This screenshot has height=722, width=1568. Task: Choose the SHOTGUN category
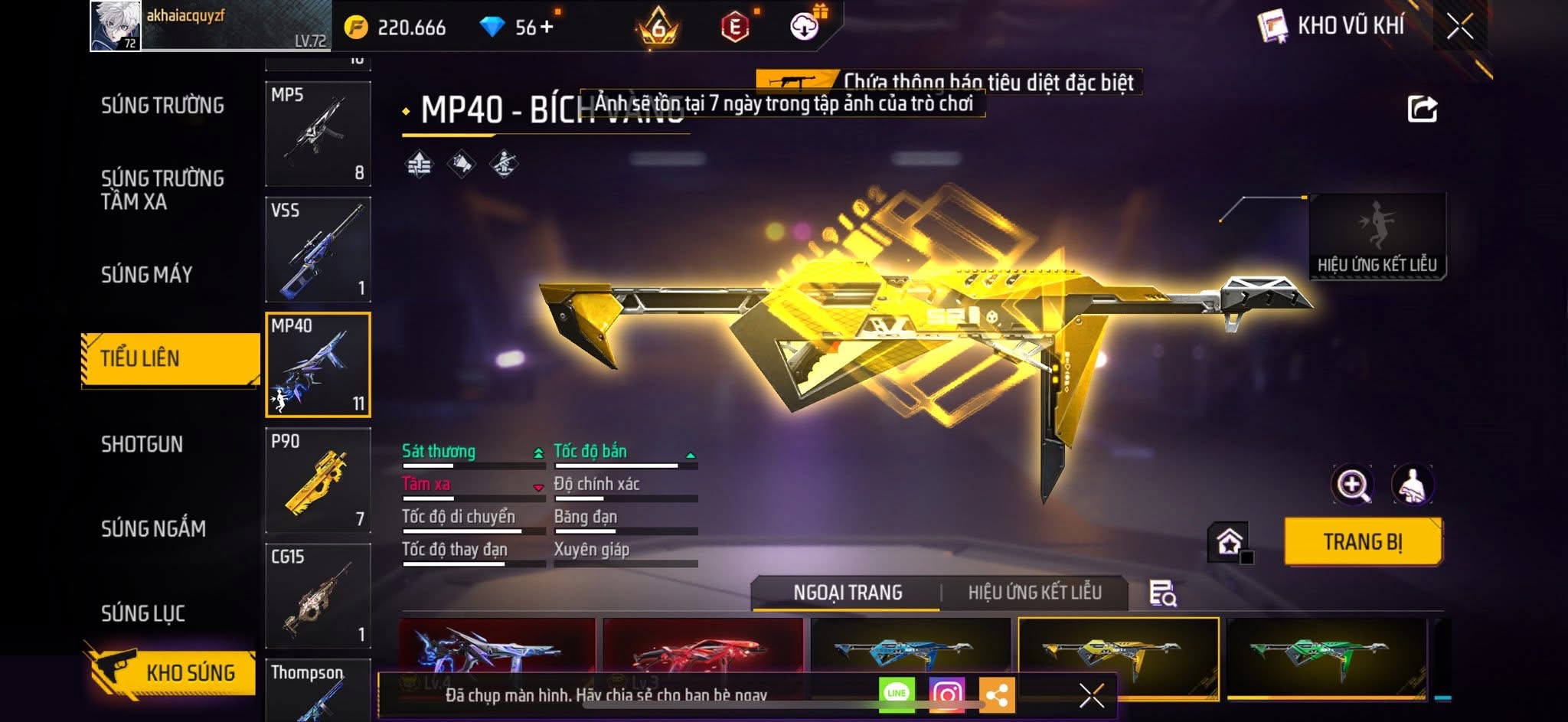(x=142, y=445)
